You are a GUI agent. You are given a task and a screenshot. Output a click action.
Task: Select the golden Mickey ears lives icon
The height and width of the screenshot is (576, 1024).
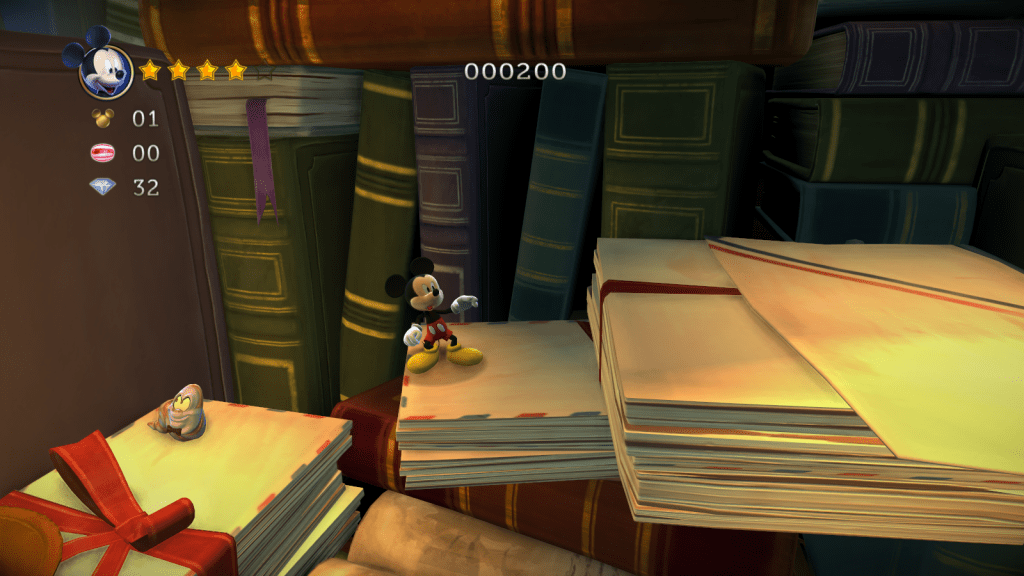tap(103, 119)
